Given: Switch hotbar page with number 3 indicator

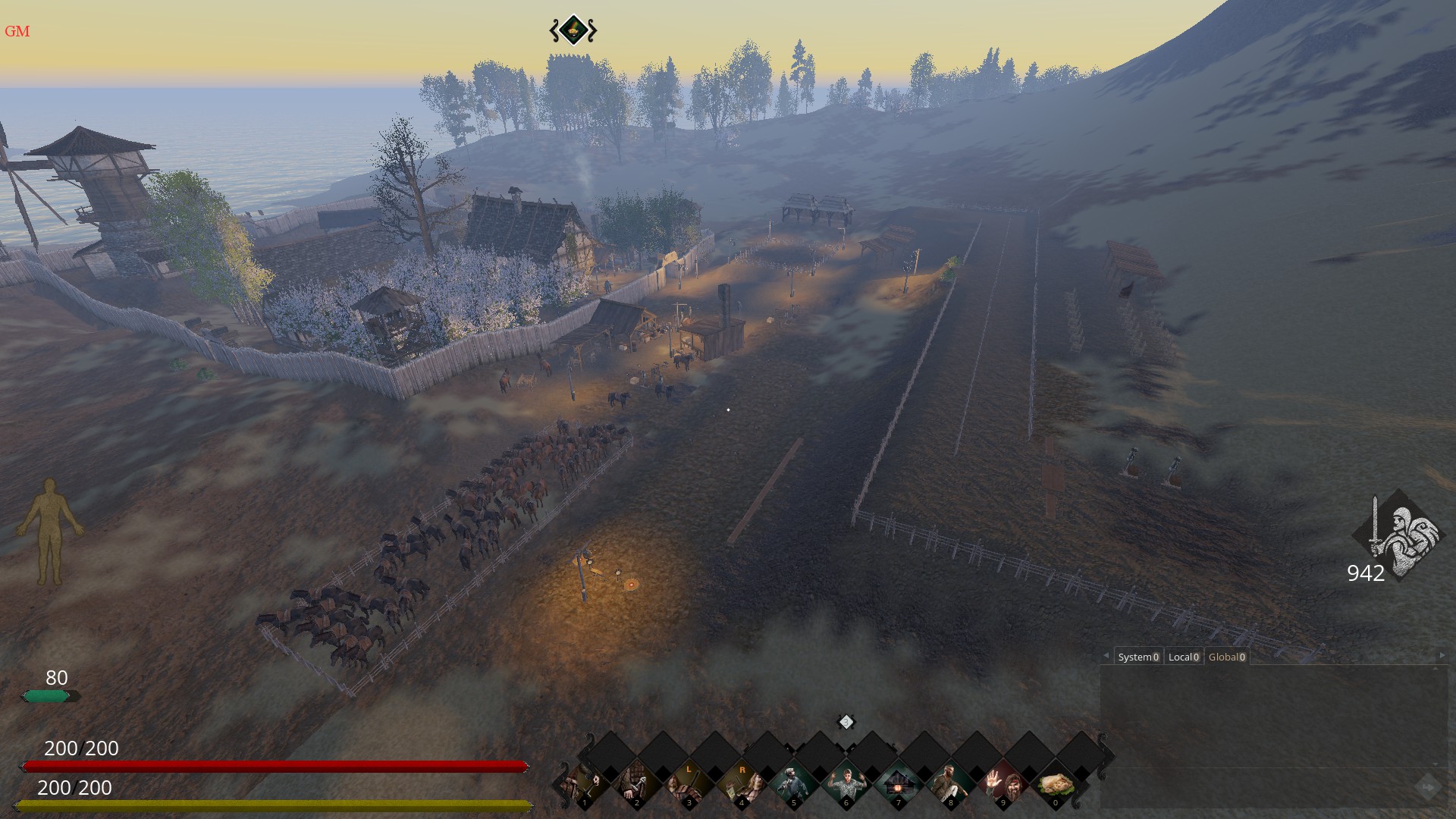Looking at the screenshot, I should tap(846, 722).
